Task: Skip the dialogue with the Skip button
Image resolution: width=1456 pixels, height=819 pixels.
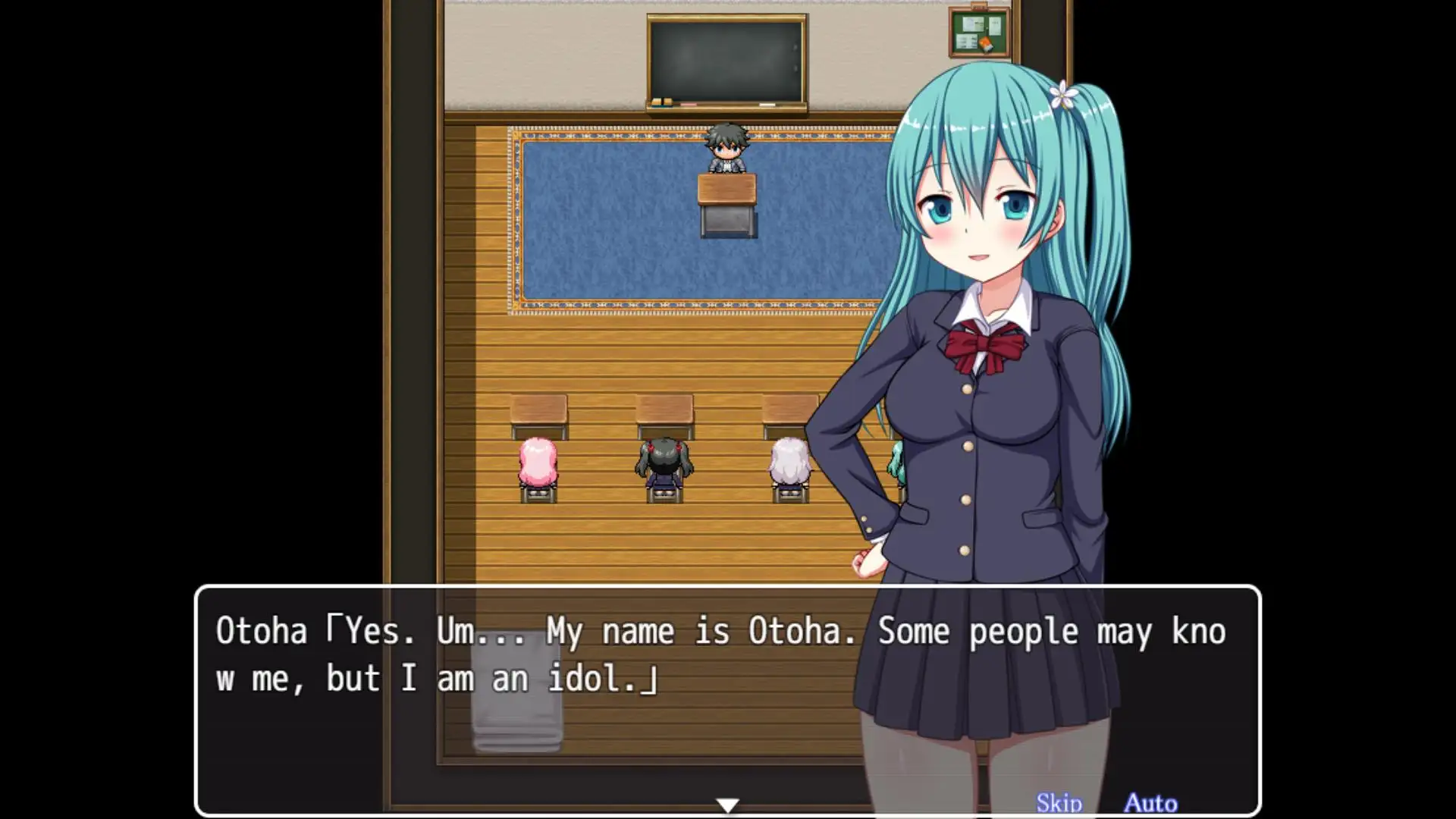Action: click(x=1059, y=802)
